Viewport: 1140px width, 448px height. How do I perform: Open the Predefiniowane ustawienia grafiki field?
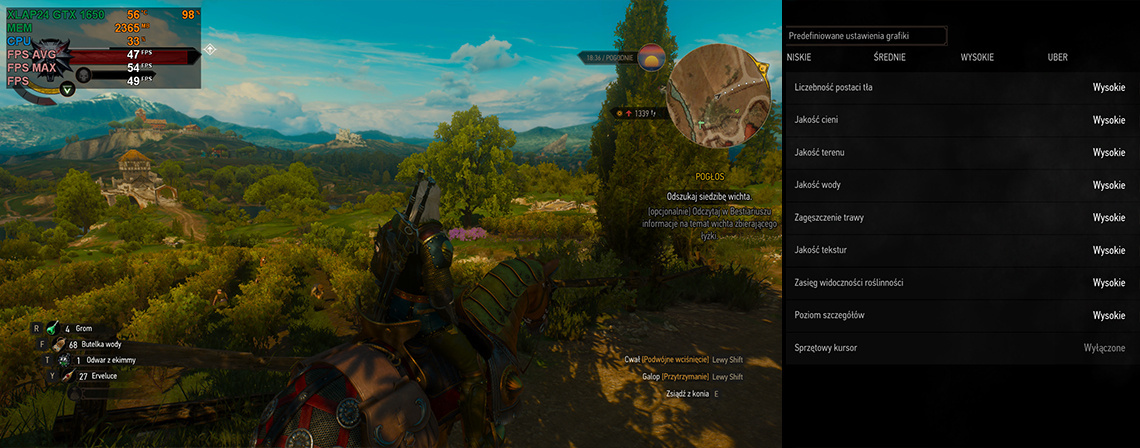point(865,36)
